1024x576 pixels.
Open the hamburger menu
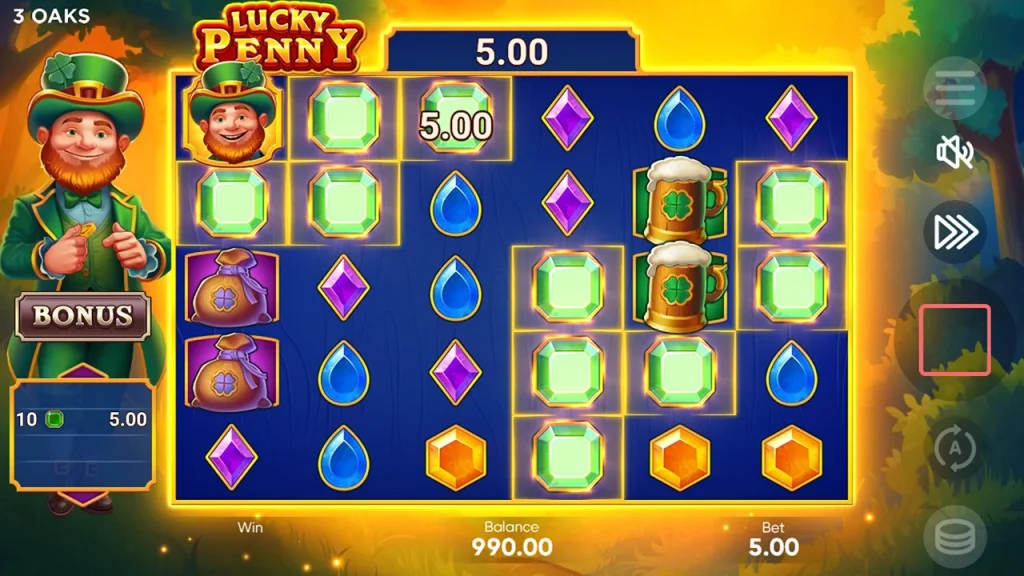click(954, 90)
